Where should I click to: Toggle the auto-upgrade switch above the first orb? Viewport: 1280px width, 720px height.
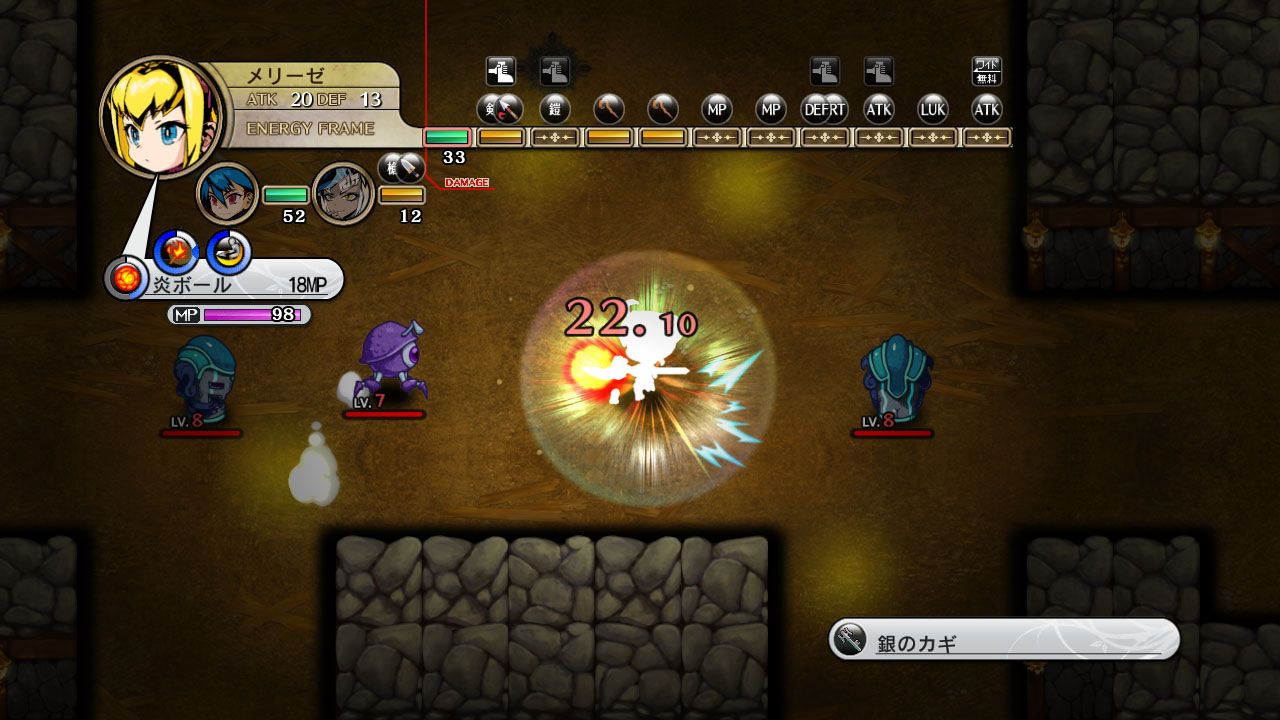click(500, 70)
